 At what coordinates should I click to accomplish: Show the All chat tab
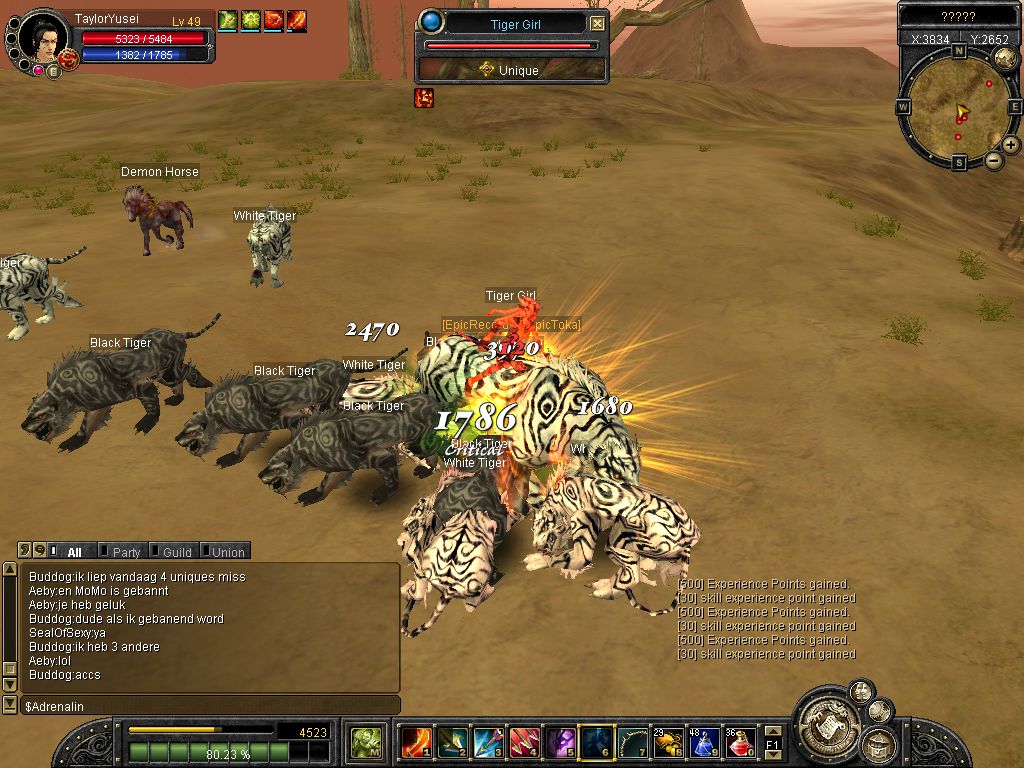pyautogui.click(x=74, y=551)
